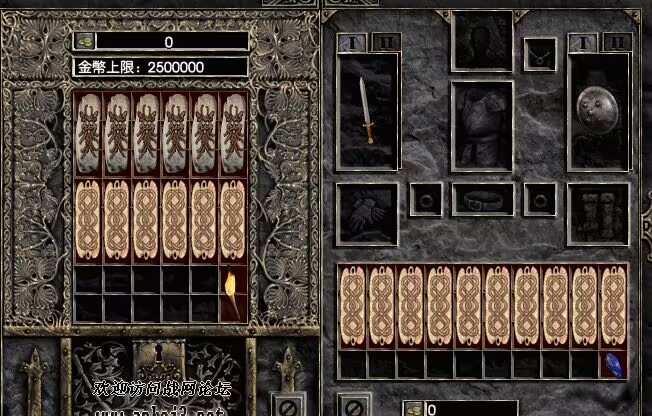
Task: Click the inventory gold drop button
Action: (415, 408)
